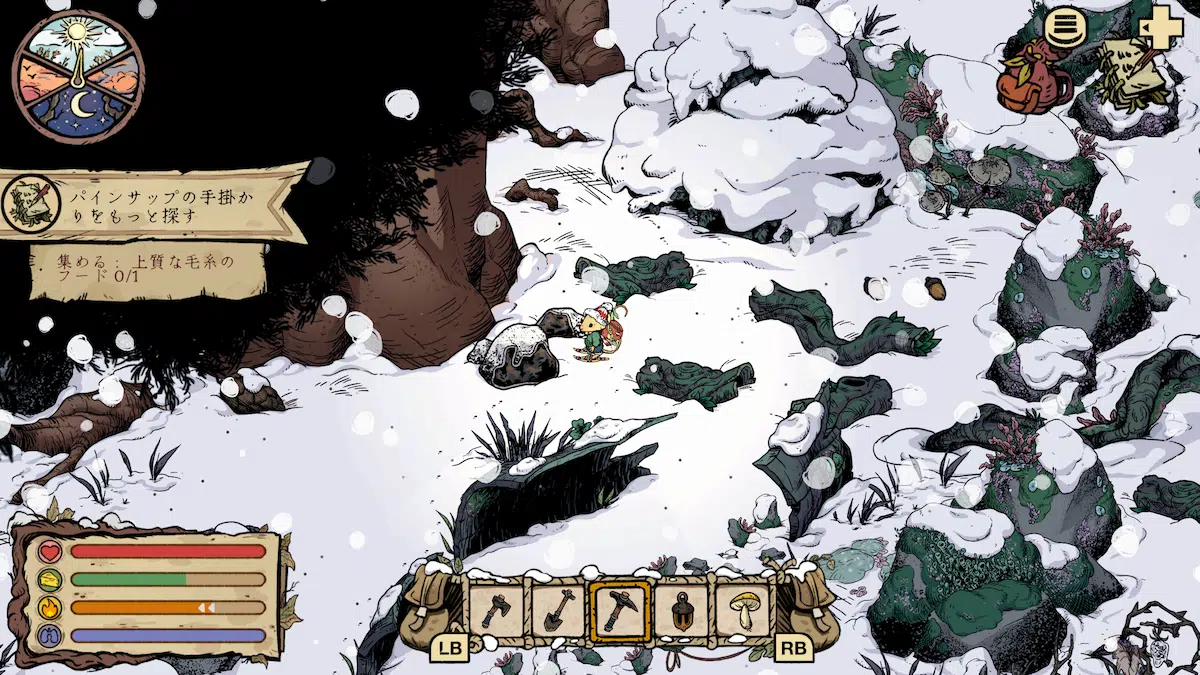Select the shovel hotbar slot
Viewport: 1200px width, 675px height.
point(559,608)
